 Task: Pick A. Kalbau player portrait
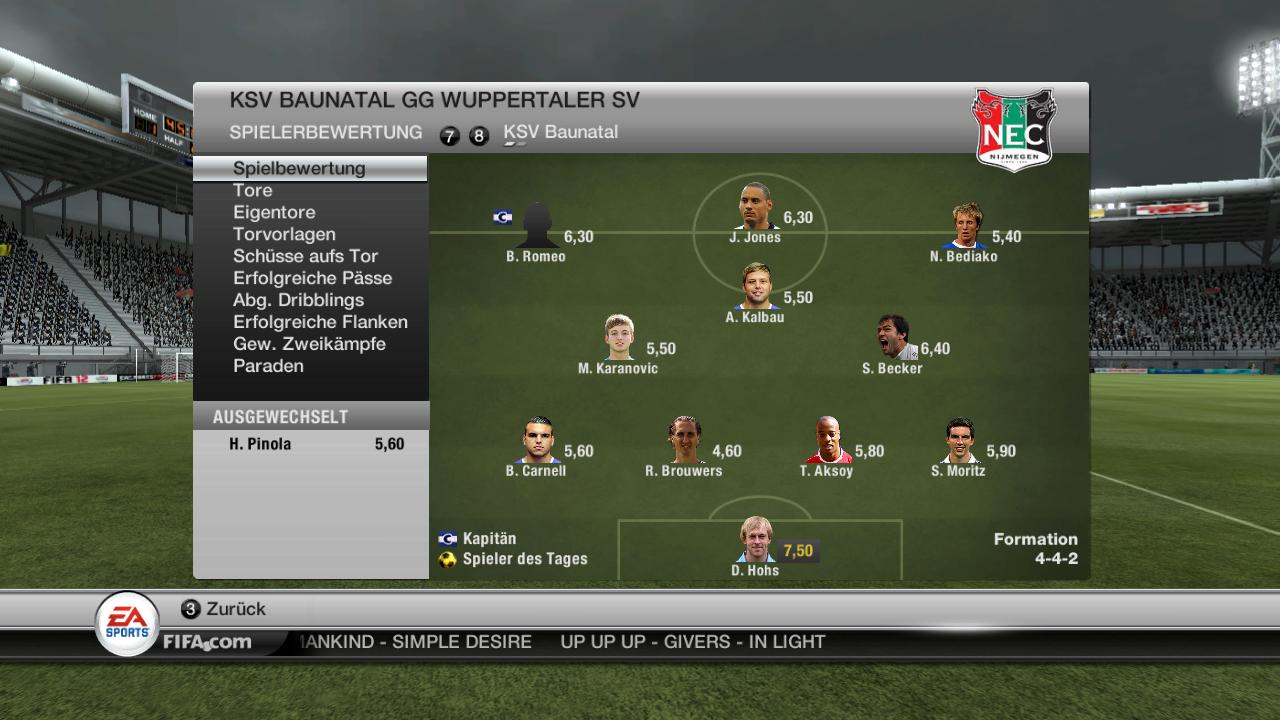[x=755, y=288]
